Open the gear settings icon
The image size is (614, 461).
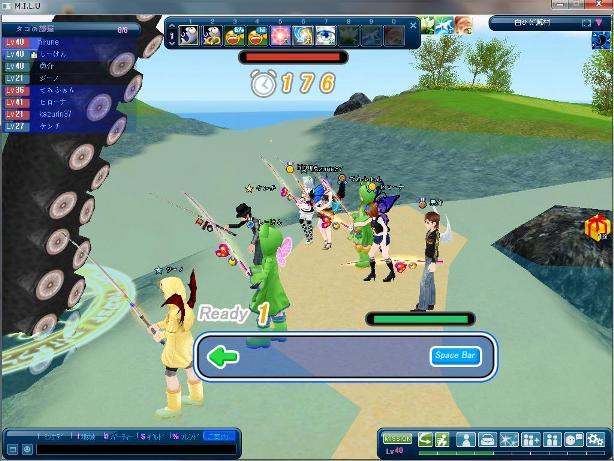596,439
